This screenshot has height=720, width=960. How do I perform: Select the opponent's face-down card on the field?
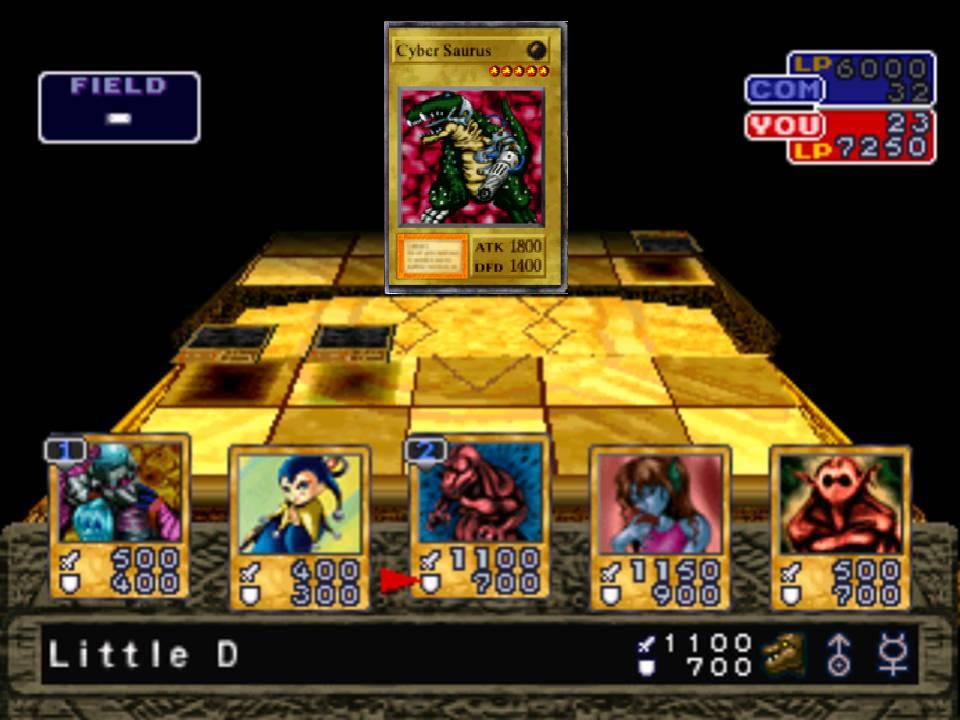pos(668,244)
